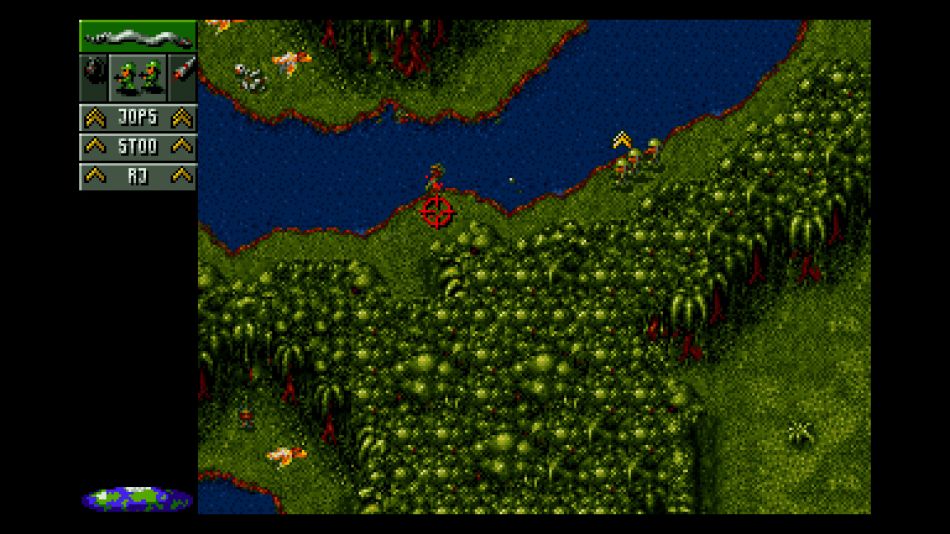Viewport: 950px width, 534px height.
Task: Choose soldier RJ from the squad list
Action: pyautogui.click(x=138, y=176)
